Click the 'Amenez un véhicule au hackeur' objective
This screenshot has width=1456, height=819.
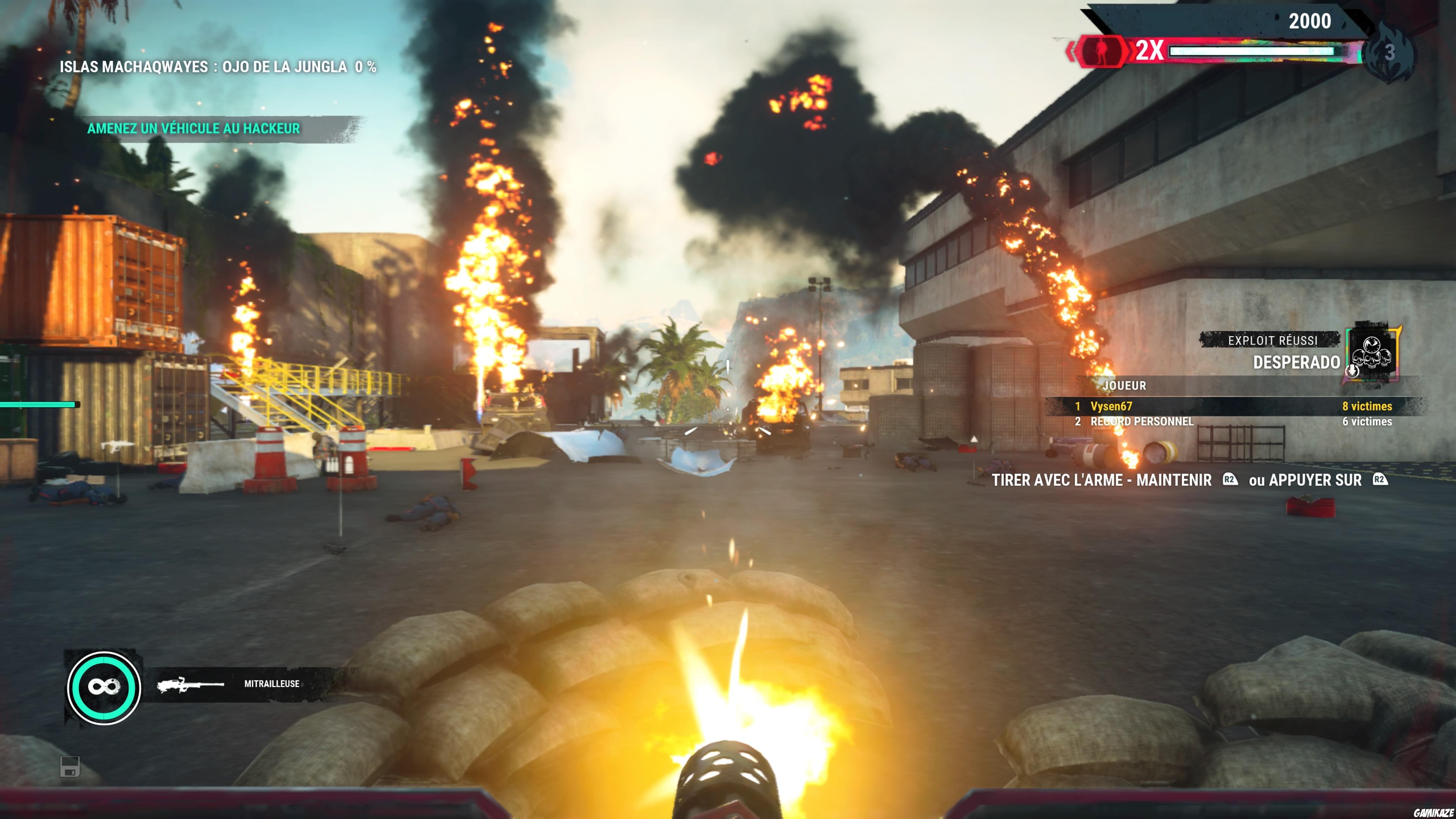[x=193, y=129]
